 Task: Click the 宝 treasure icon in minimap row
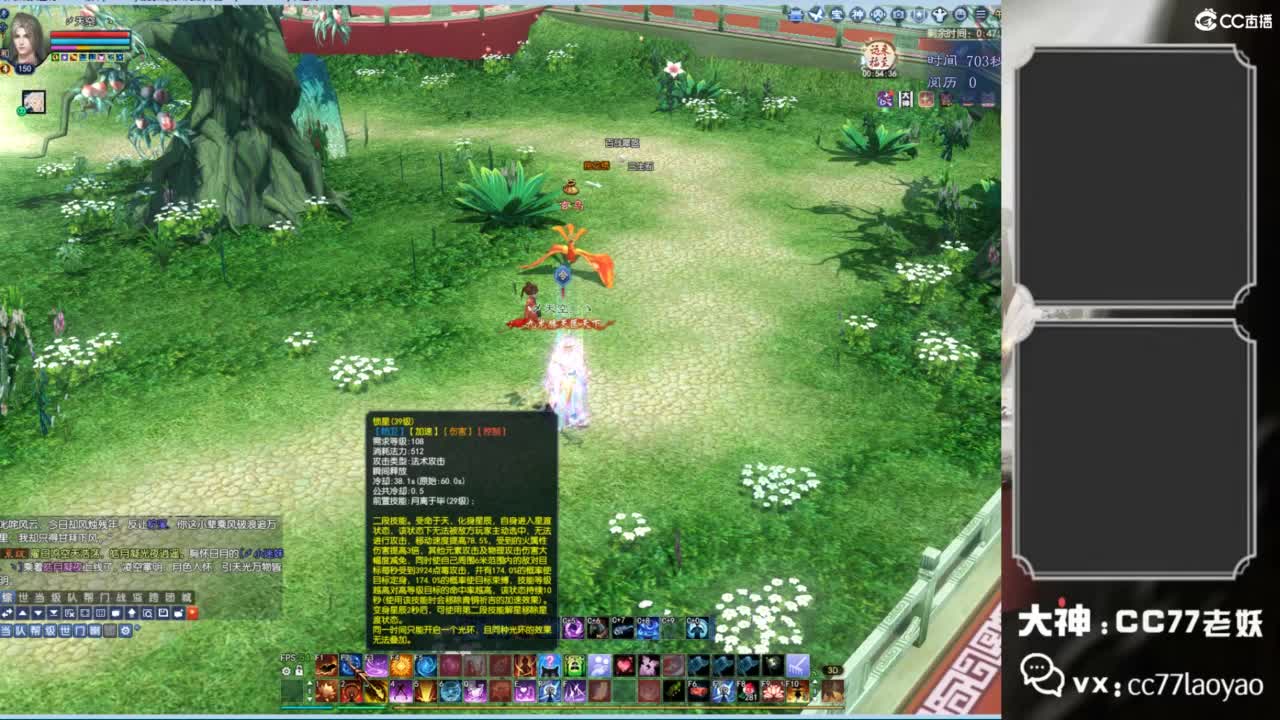point(838,14)
